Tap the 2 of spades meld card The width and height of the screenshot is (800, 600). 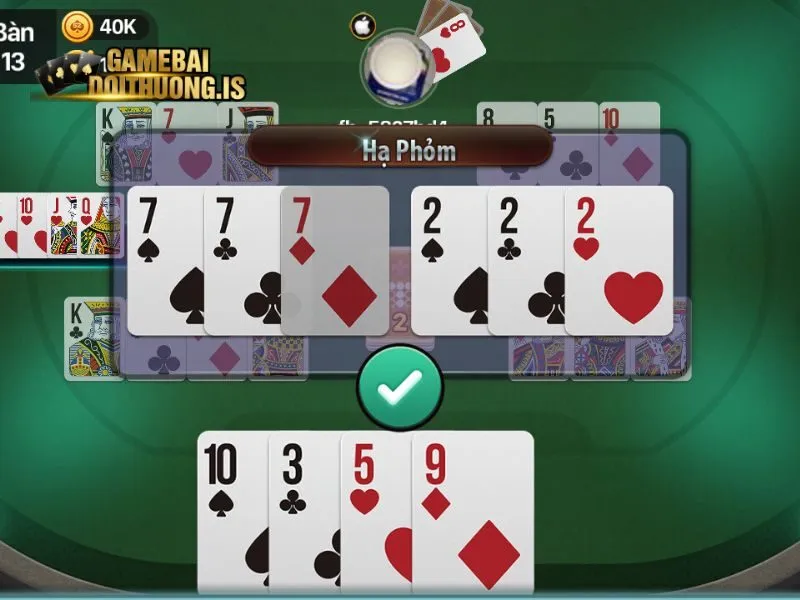(448, 260)
